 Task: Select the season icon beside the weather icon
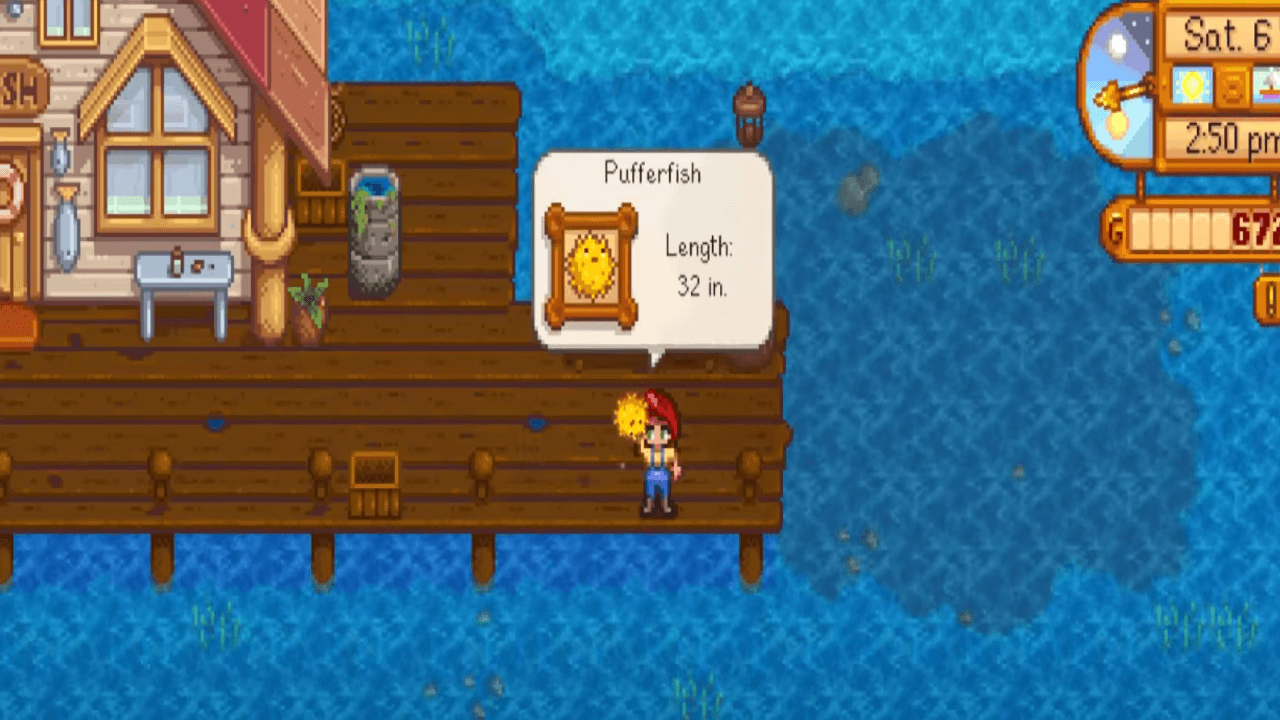(x=1270, y=87)
